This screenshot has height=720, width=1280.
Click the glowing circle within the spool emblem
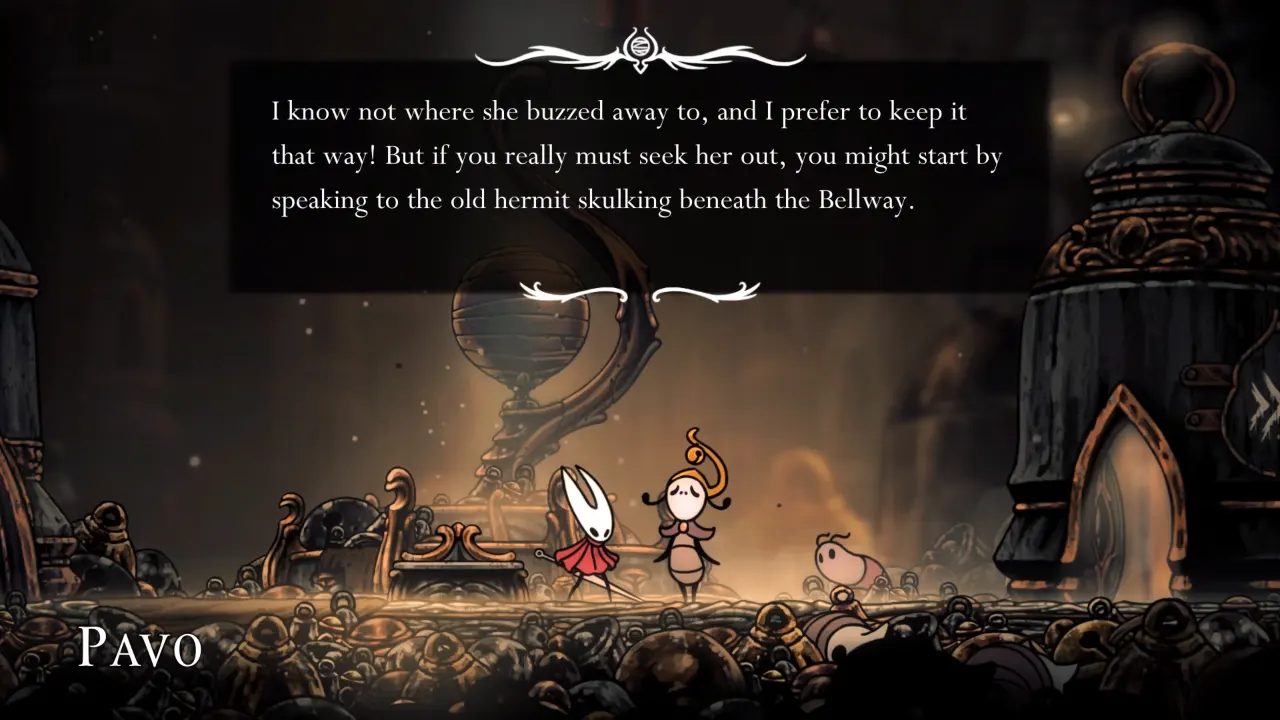coord(640,44)
